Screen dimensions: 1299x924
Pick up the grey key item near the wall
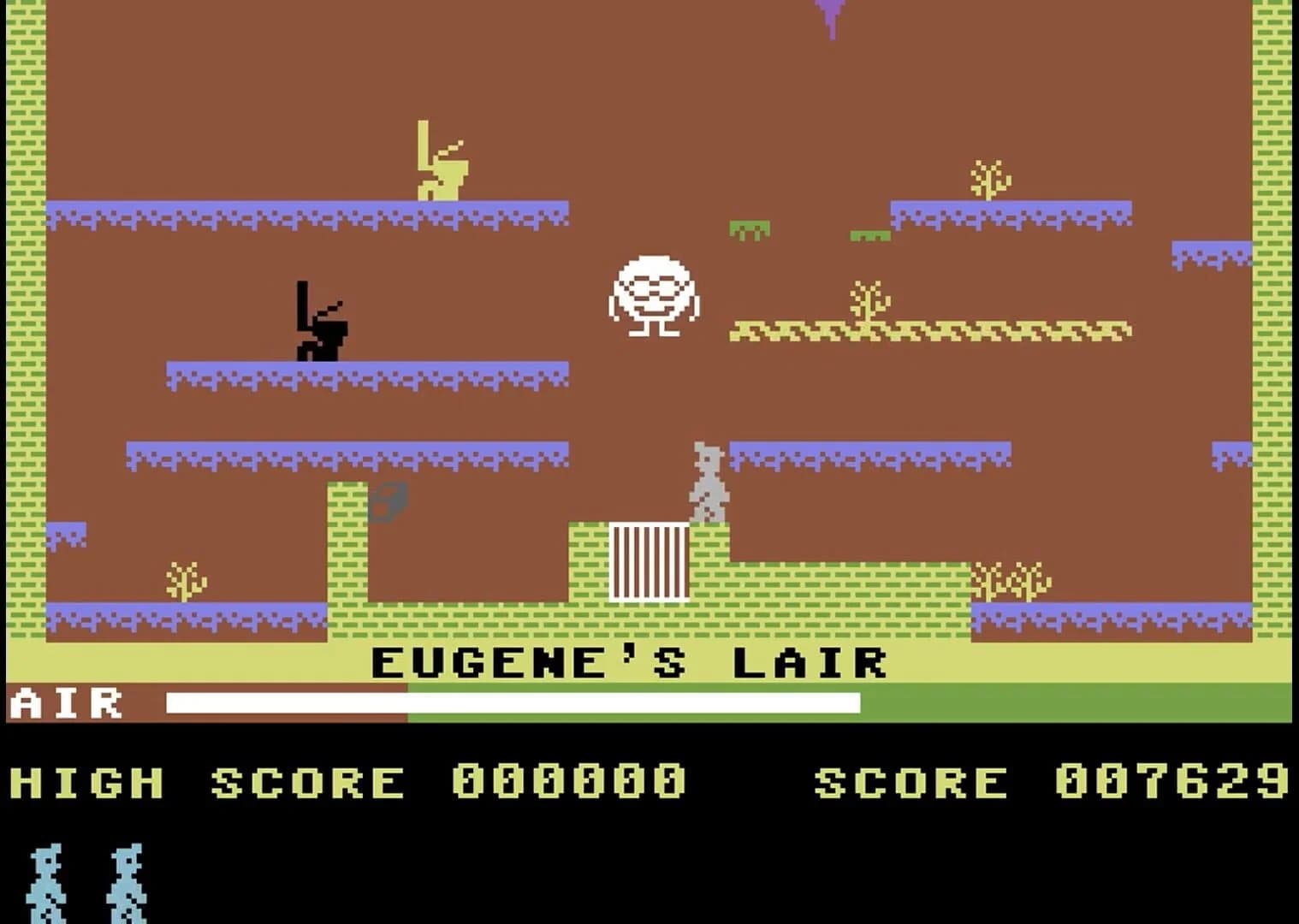(387, 500)
